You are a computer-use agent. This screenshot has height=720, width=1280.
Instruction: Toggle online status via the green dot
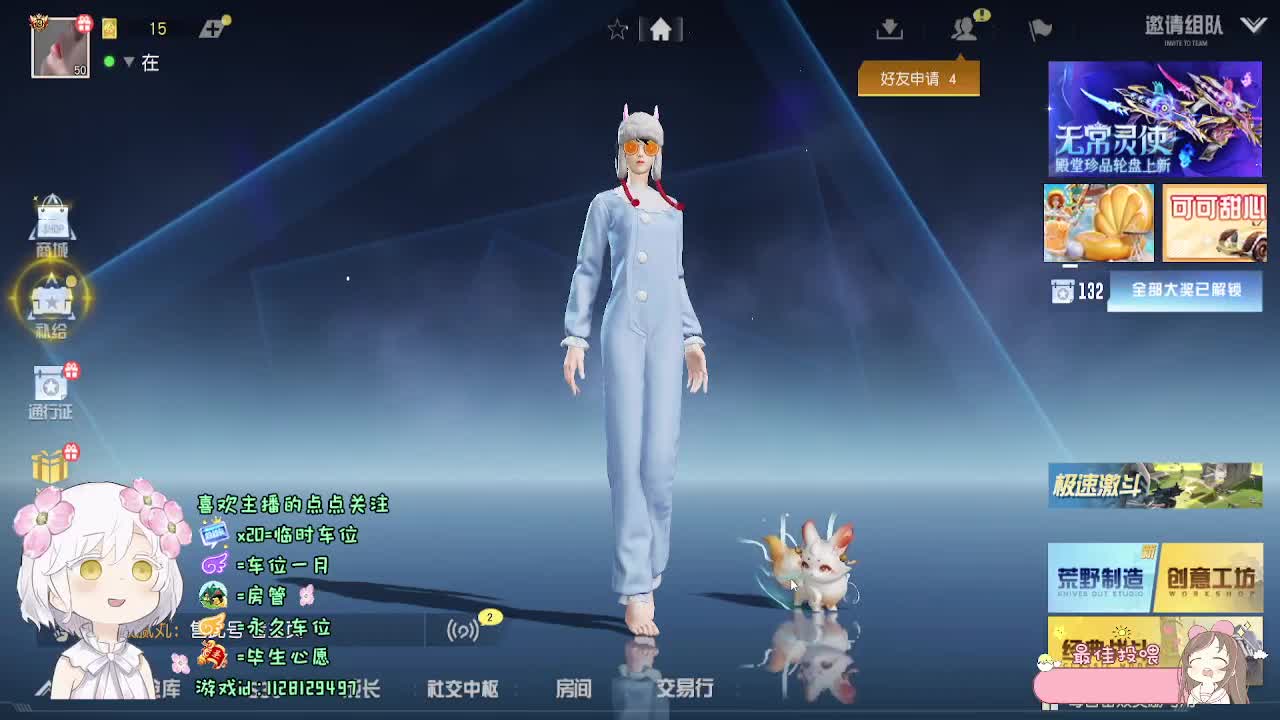coord(109,62)
